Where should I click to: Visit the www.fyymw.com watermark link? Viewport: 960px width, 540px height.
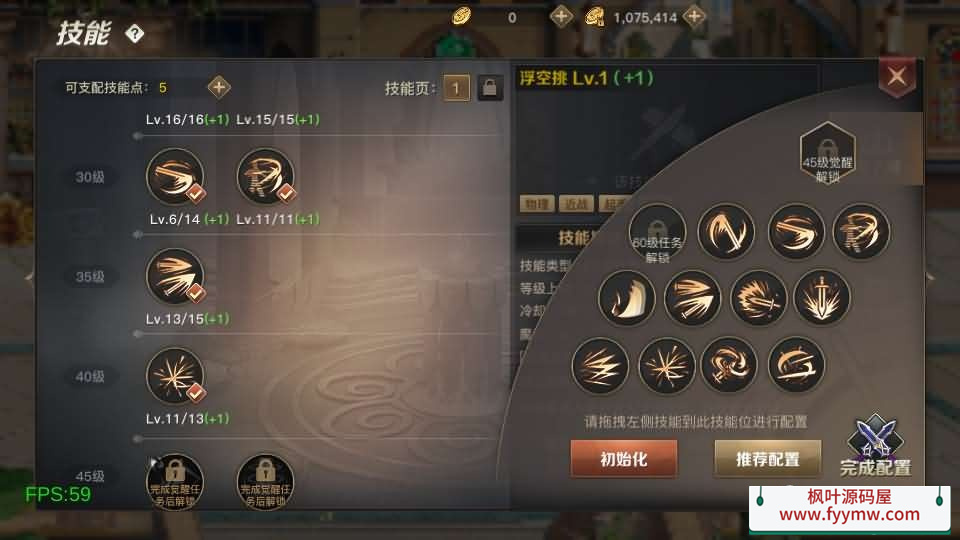tap(849, 515)
